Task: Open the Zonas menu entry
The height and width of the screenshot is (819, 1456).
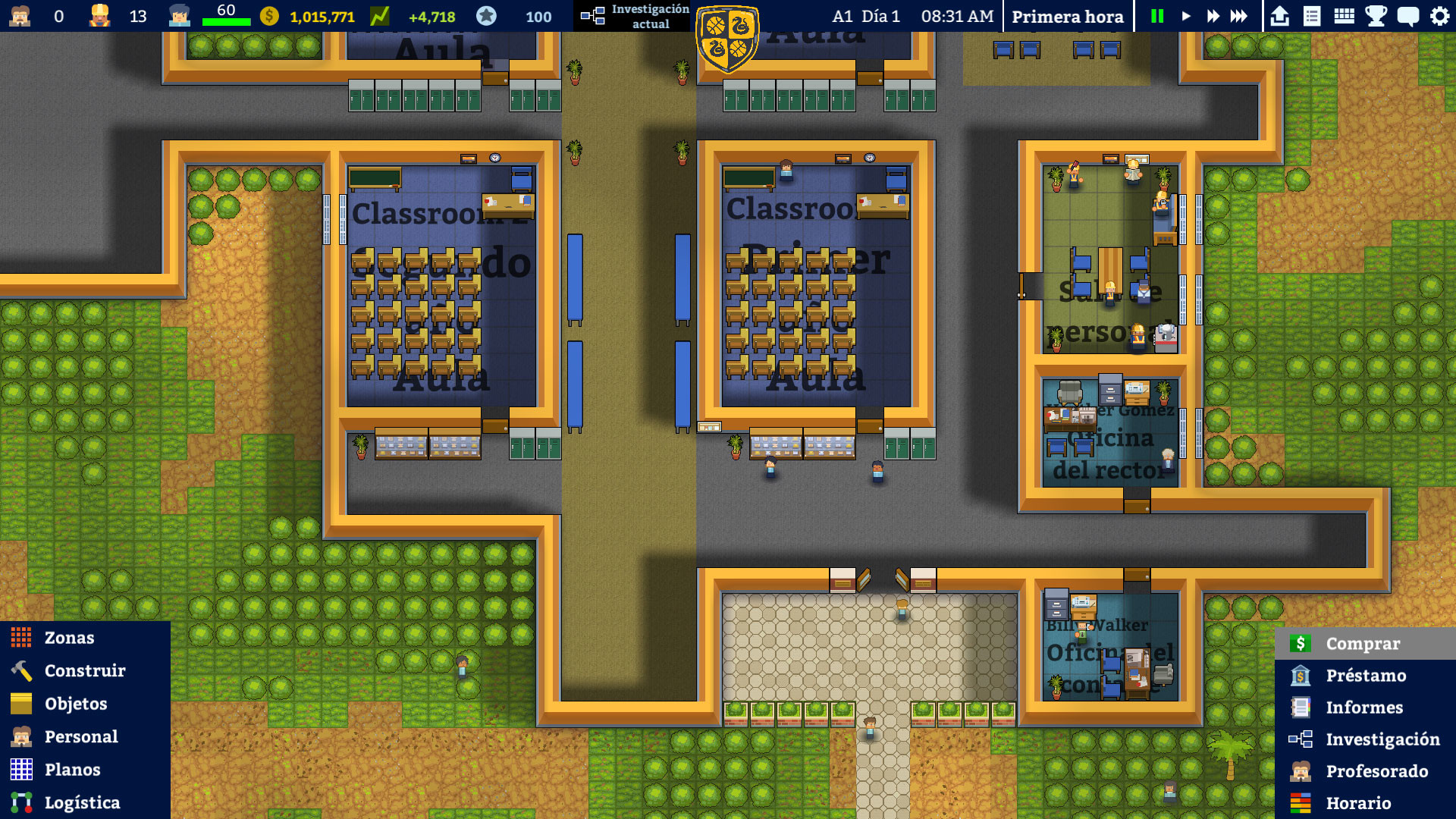Action: 69,638
